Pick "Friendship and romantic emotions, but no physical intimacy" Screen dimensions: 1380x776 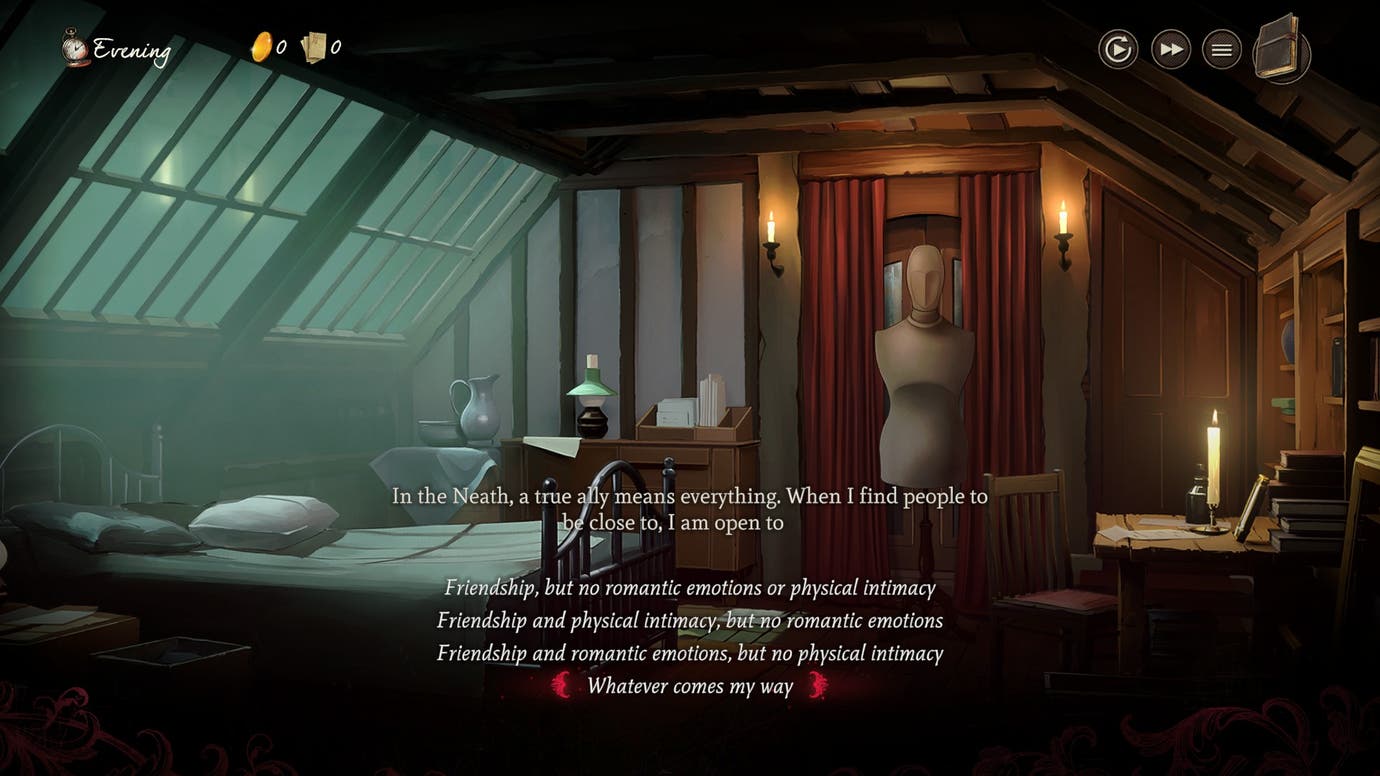click(x=690, y=654)
